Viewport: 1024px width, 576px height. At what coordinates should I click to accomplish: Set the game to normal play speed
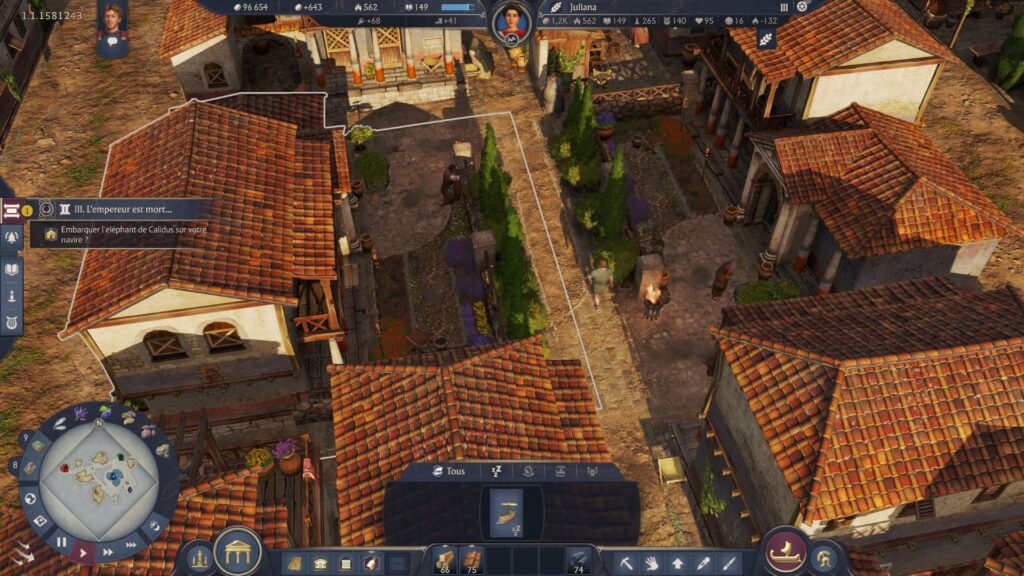(84, 551)
